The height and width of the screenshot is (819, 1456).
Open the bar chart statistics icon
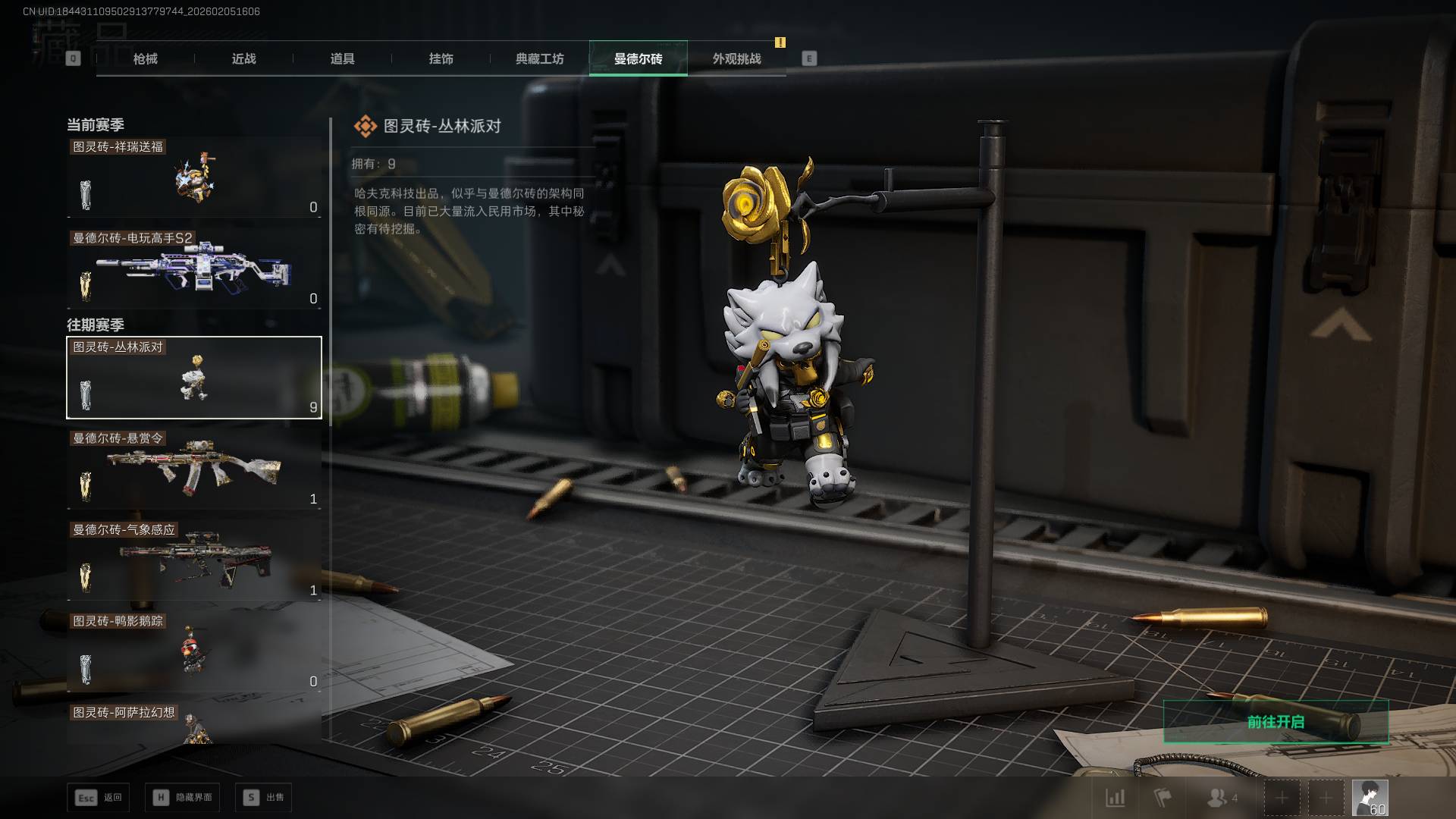(x=1115, y=798)
